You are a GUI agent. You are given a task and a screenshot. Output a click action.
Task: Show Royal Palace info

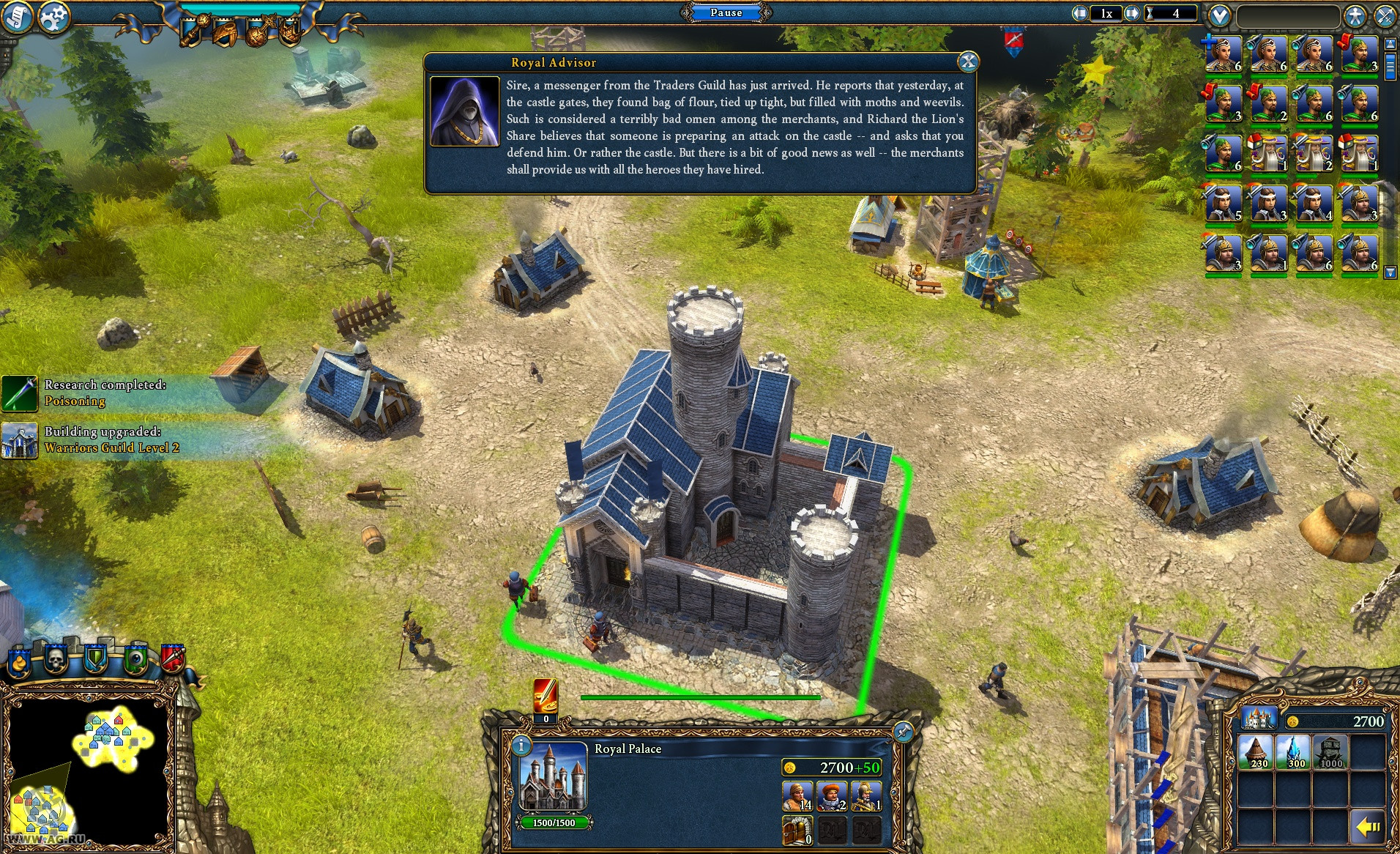click(521, 746)
